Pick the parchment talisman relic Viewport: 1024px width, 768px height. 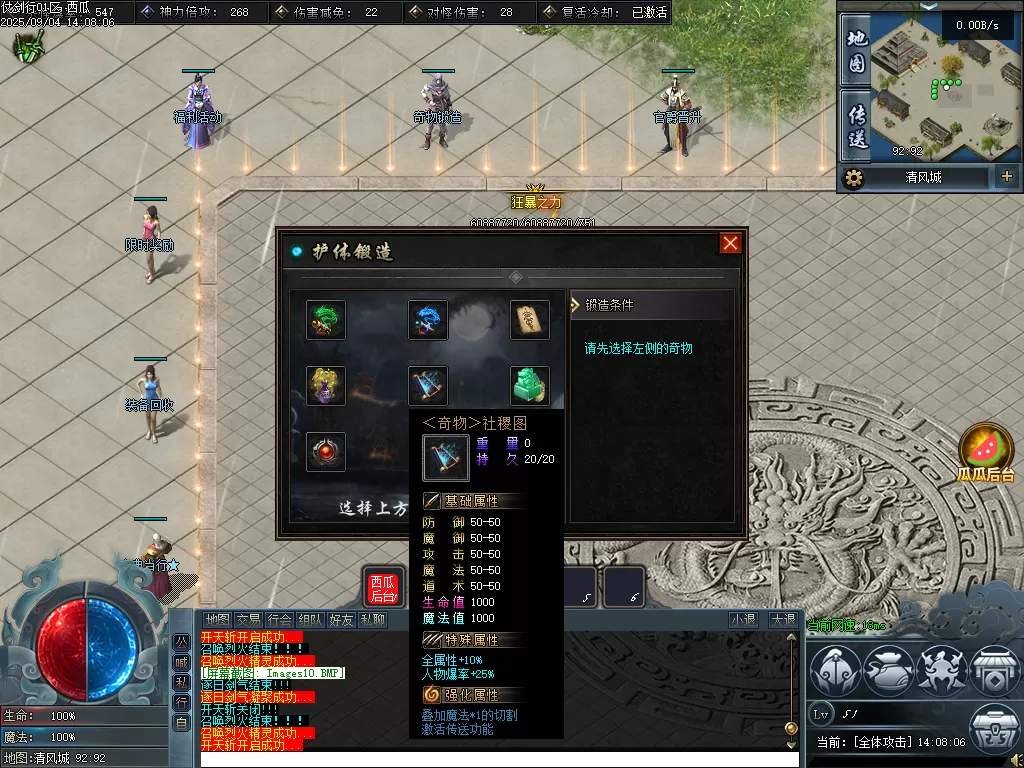coord(530,320)
